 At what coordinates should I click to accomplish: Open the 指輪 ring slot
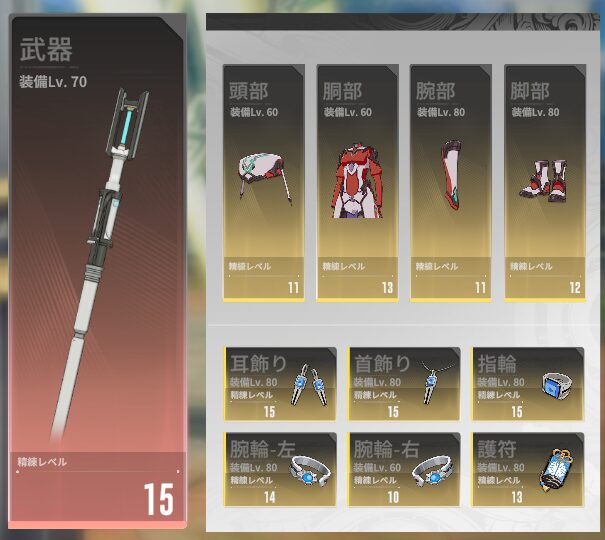(528, 384)
